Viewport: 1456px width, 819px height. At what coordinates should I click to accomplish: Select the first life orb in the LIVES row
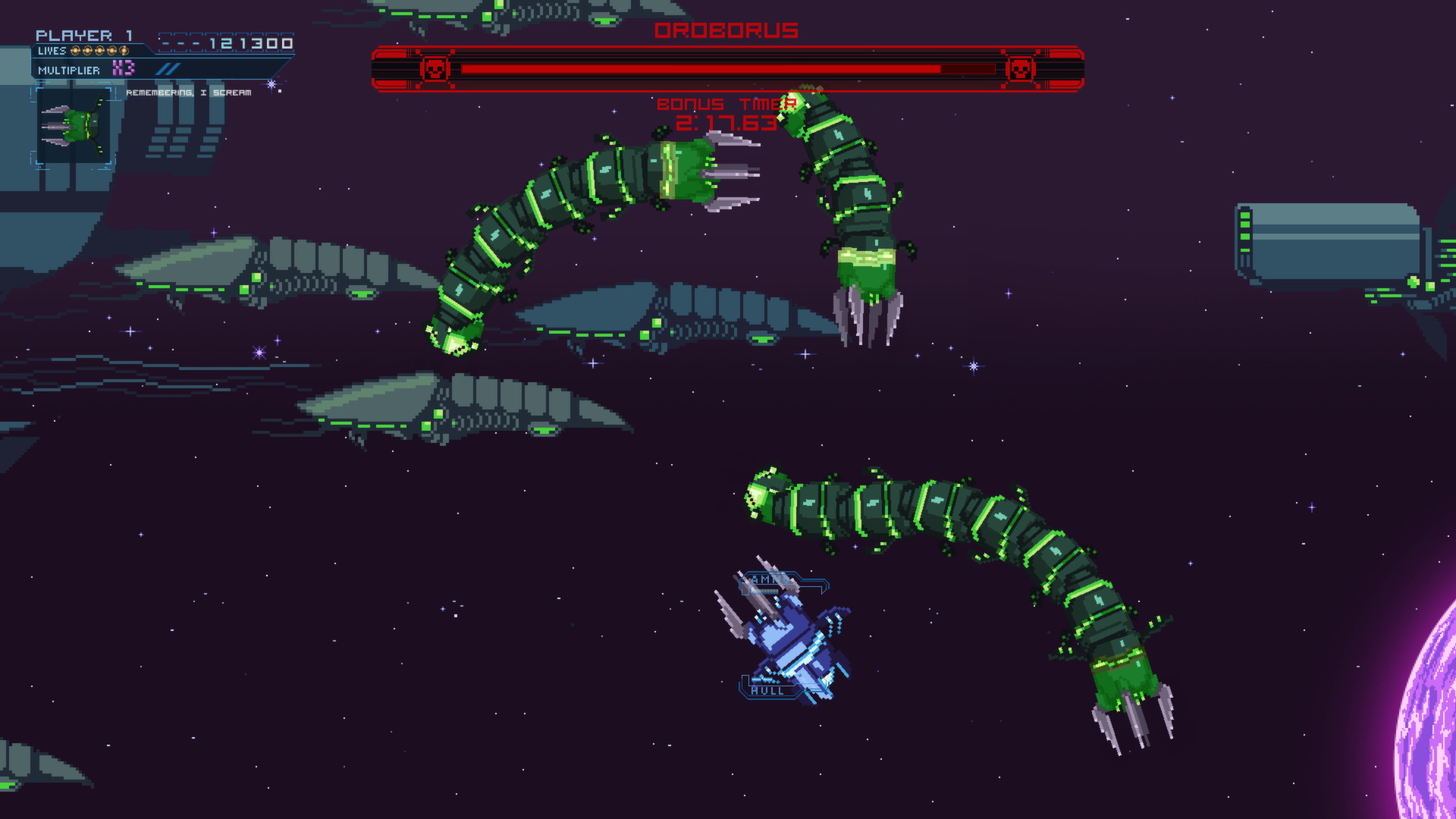[74, 52]
